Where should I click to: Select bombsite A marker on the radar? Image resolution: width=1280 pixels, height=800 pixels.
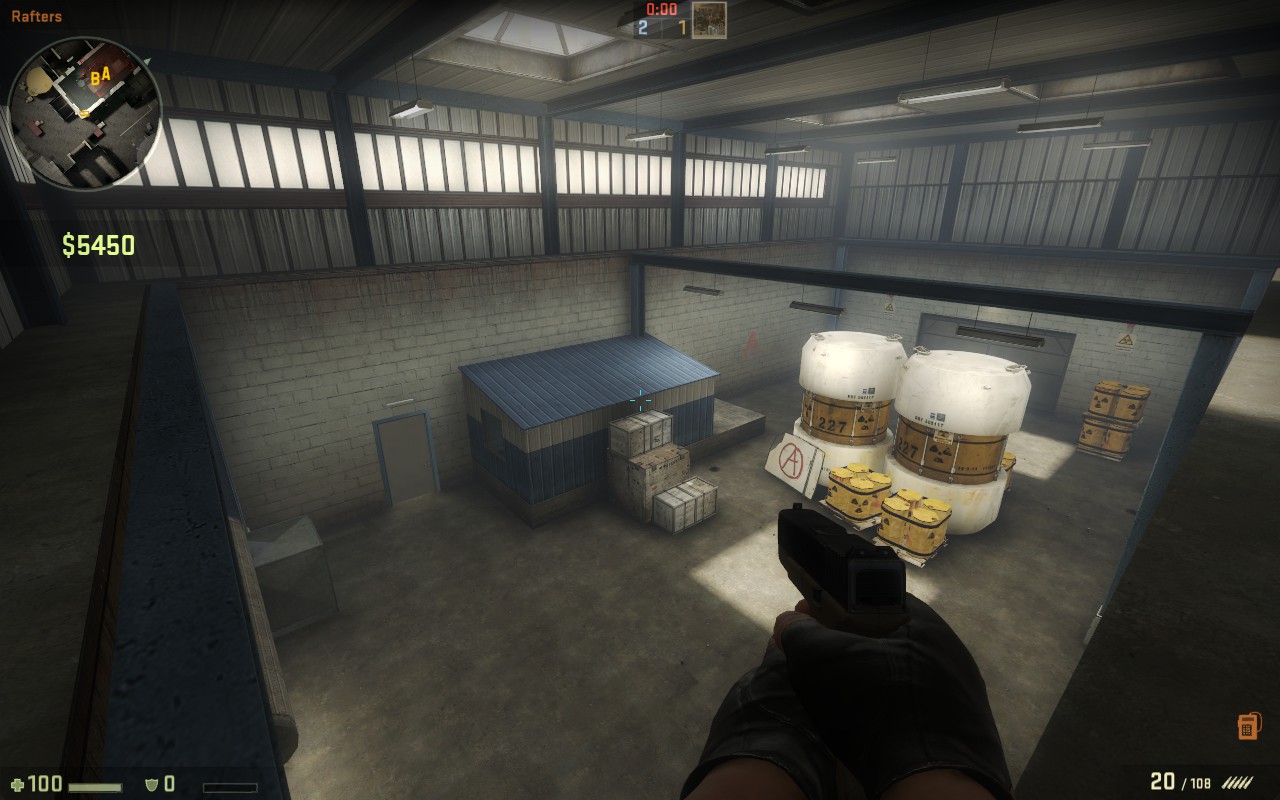105,73
